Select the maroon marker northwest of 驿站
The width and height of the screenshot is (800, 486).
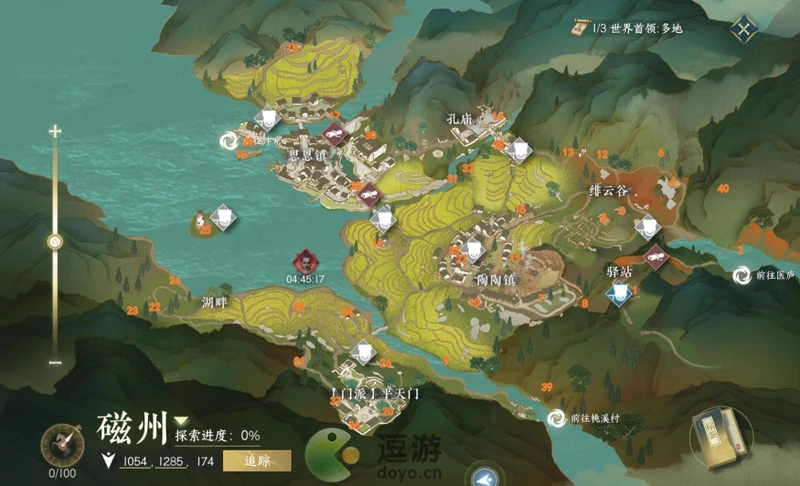654,257
